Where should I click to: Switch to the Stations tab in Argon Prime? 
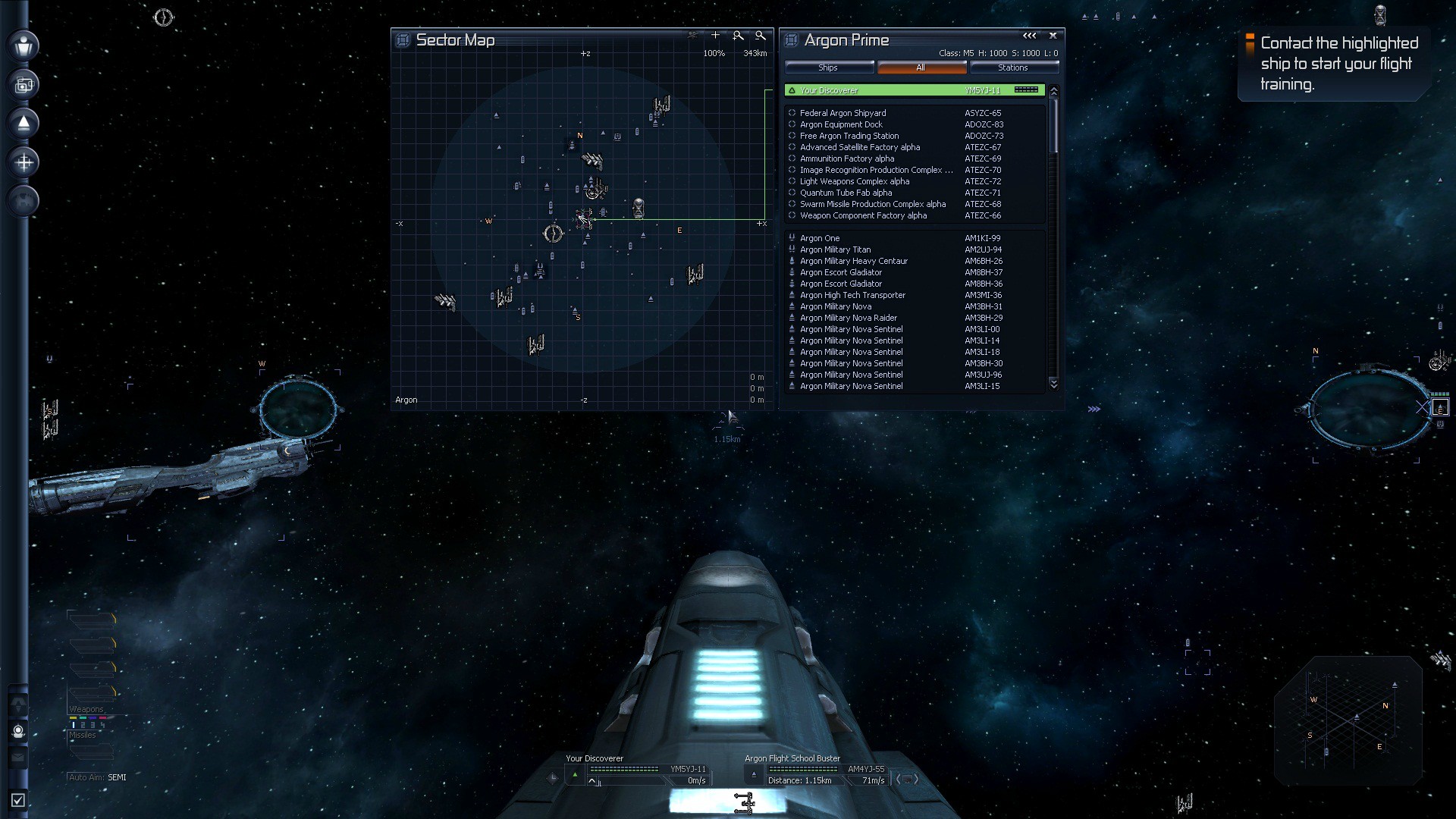(1014, 67)
